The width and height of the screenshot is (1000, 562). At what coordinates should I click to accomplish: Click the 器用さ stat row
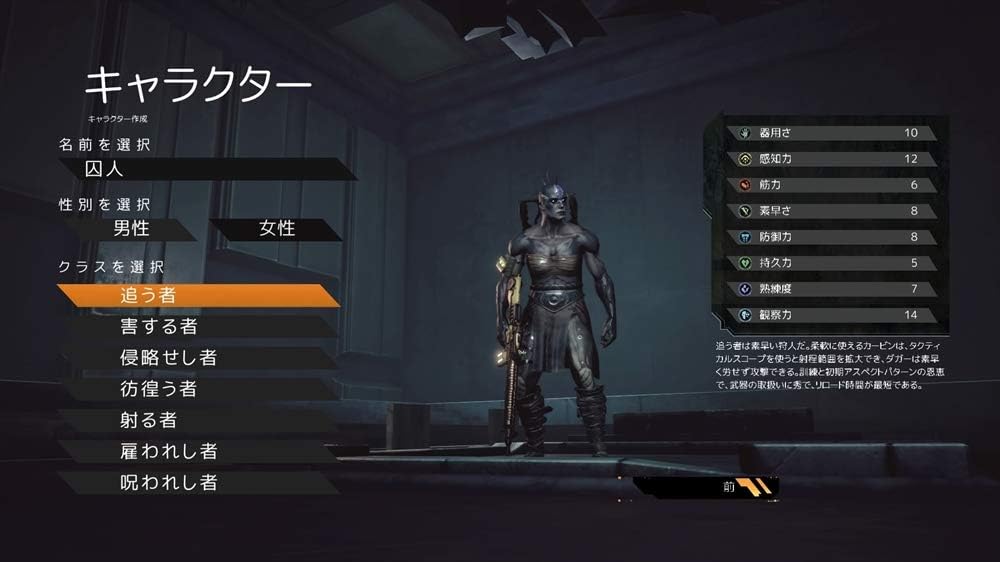(x=835, y=132)
